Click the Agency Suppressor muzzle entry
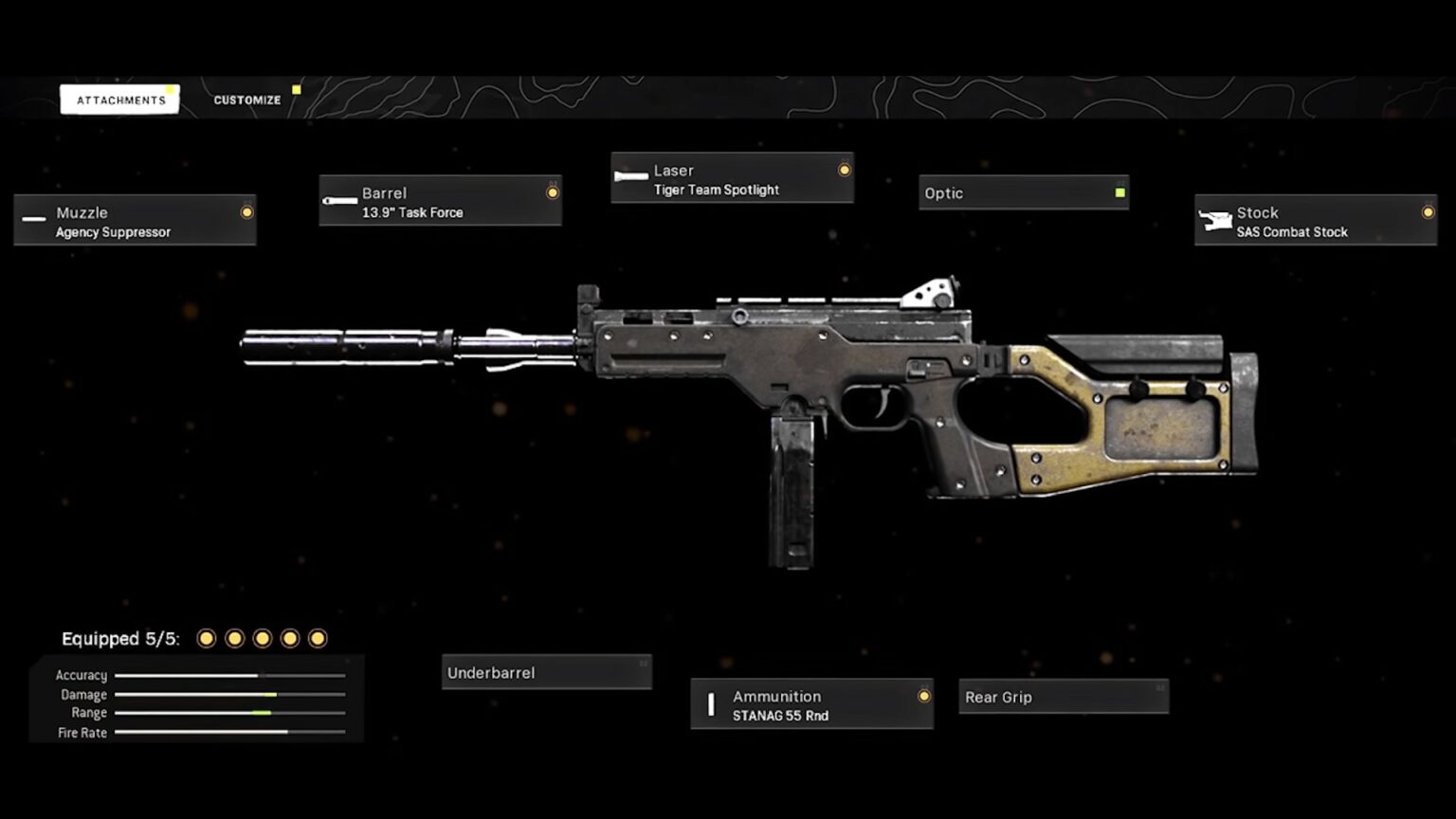This screenshot has width=1456, height=819. tap(111, 231)
